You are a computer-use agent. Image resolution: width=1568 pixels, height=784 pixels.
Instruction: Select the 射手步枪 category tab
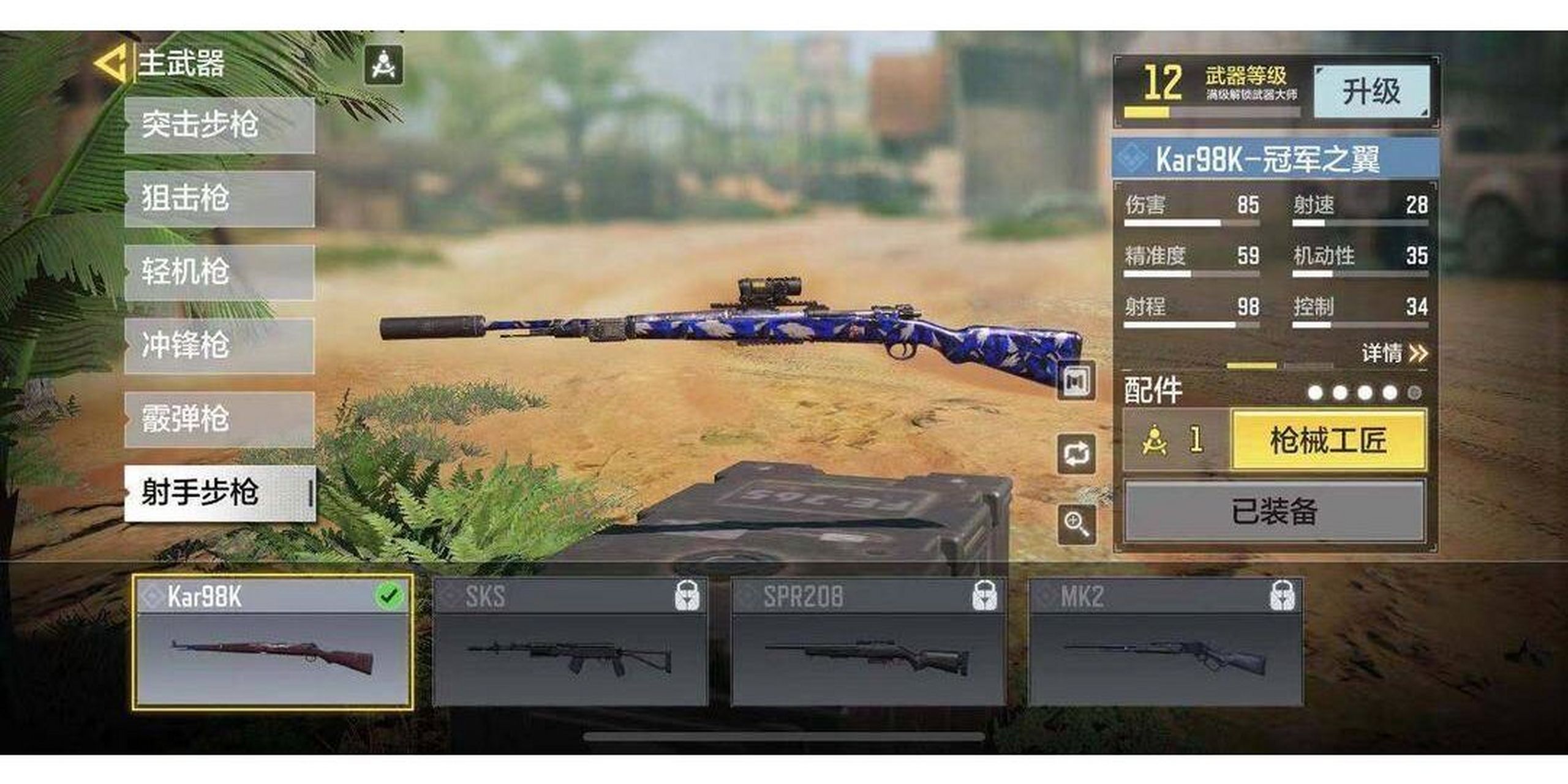coord(219,493)
